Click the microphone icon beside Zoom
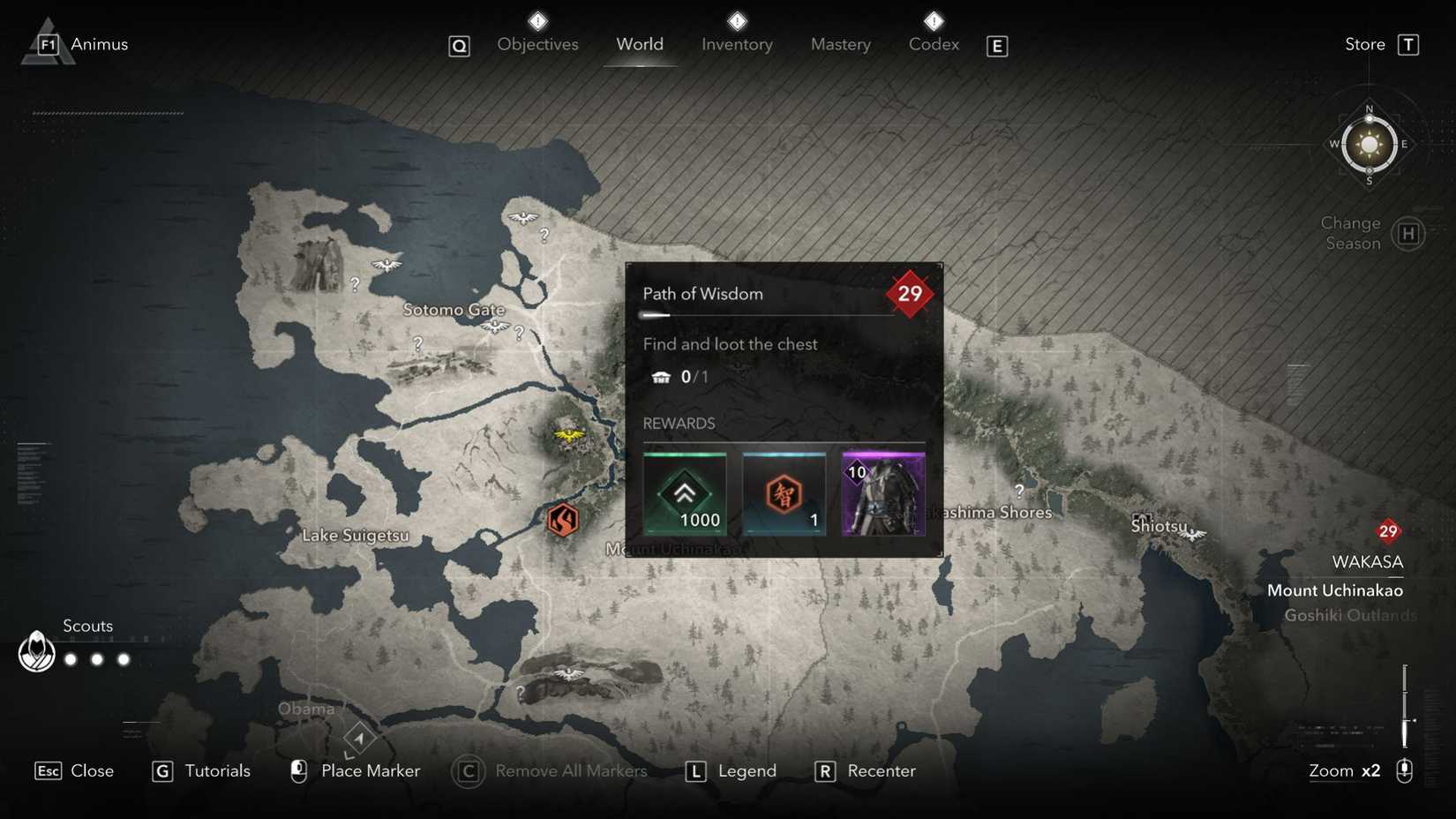This screenshot has width=1456, height=819. click(x=1405, y=770)
